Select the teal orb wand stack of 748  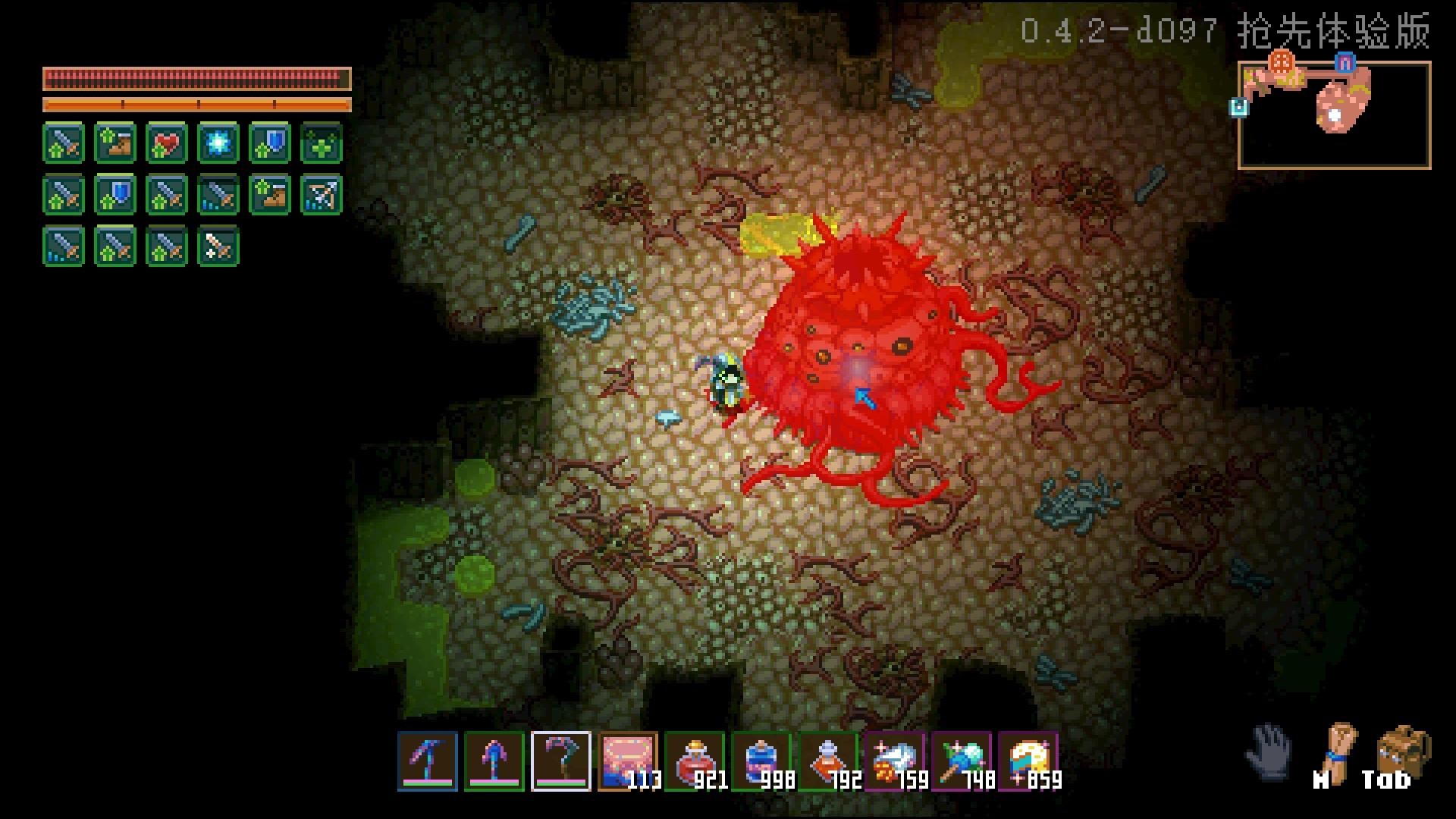[962, 761]
